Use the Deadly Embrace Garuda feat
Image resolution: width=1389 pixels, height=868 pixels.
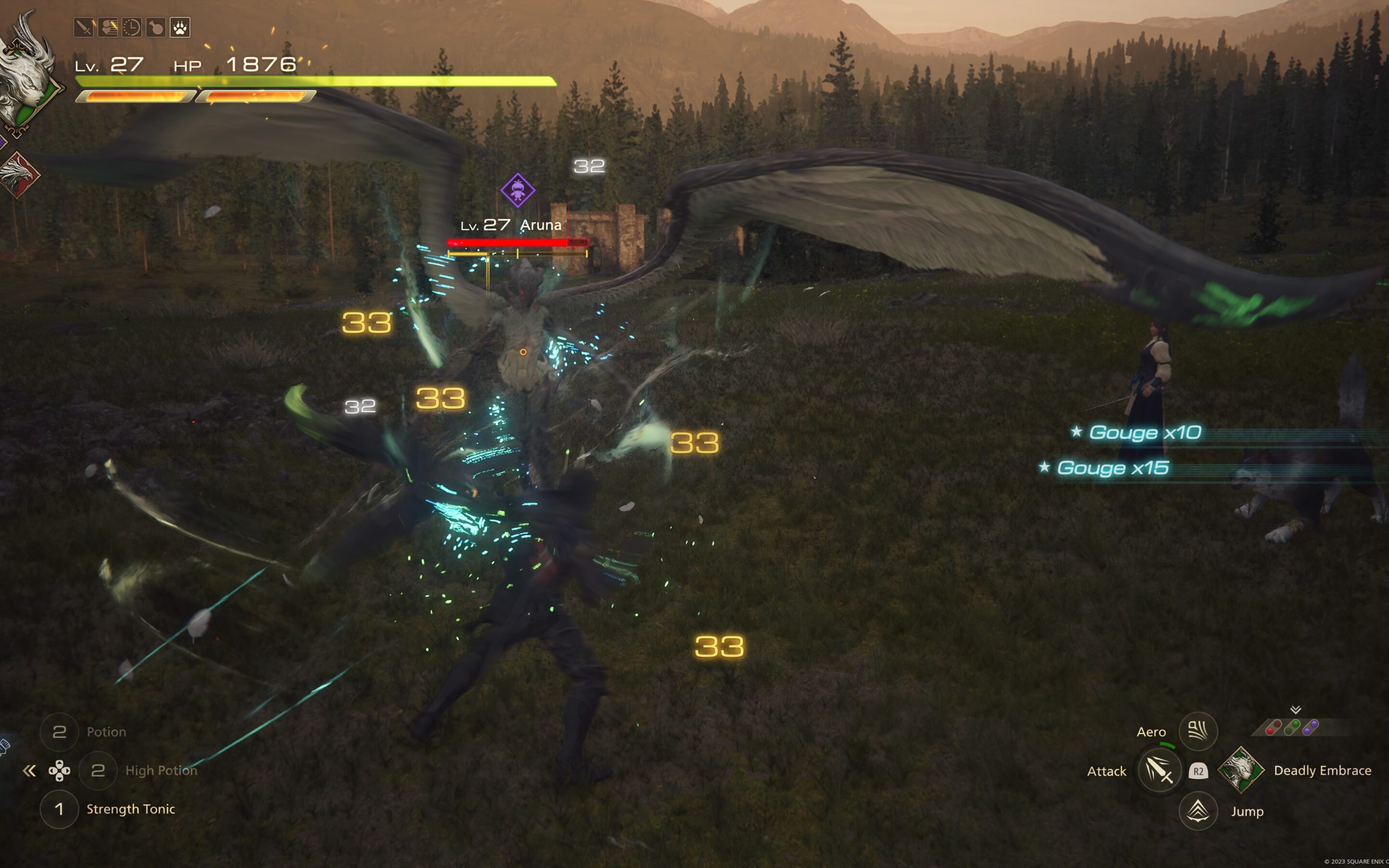click(1240, 770)
